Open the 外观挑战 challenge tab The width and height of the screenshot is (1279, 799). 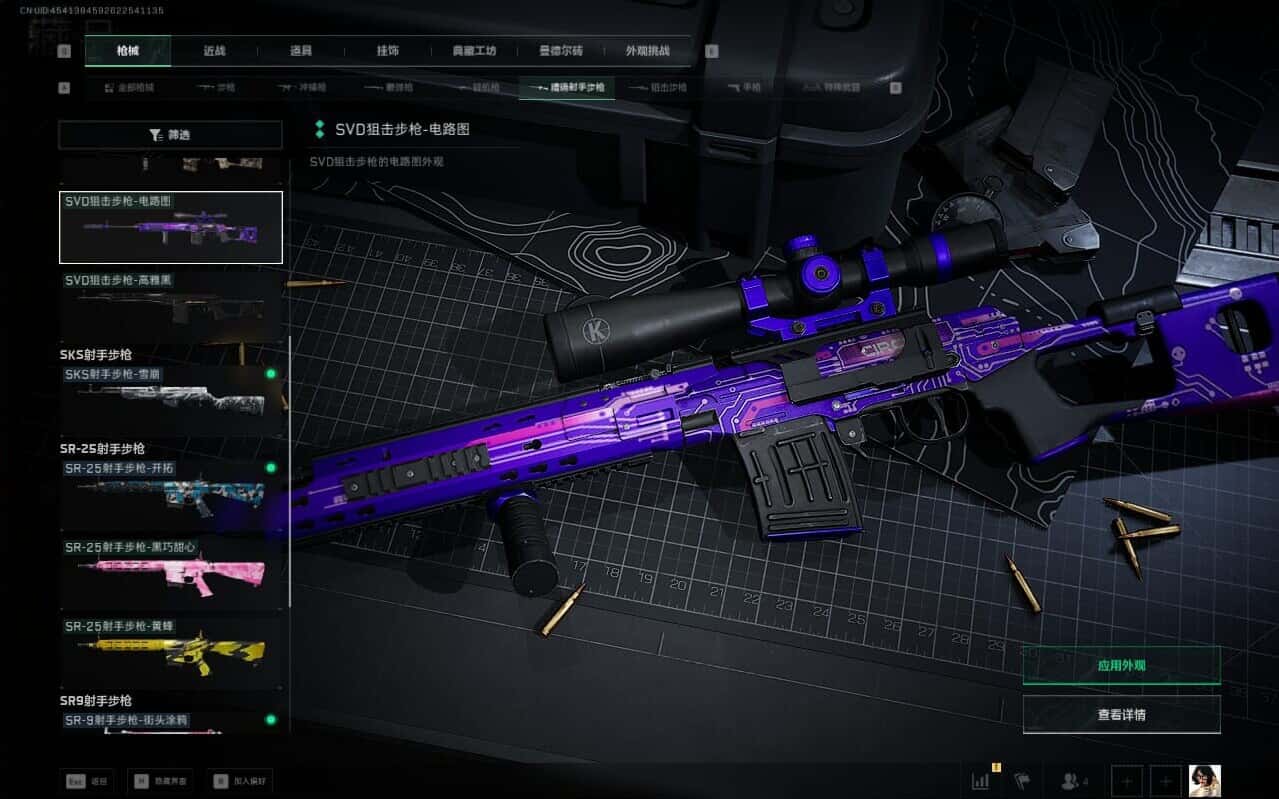(x=647, y=51)
